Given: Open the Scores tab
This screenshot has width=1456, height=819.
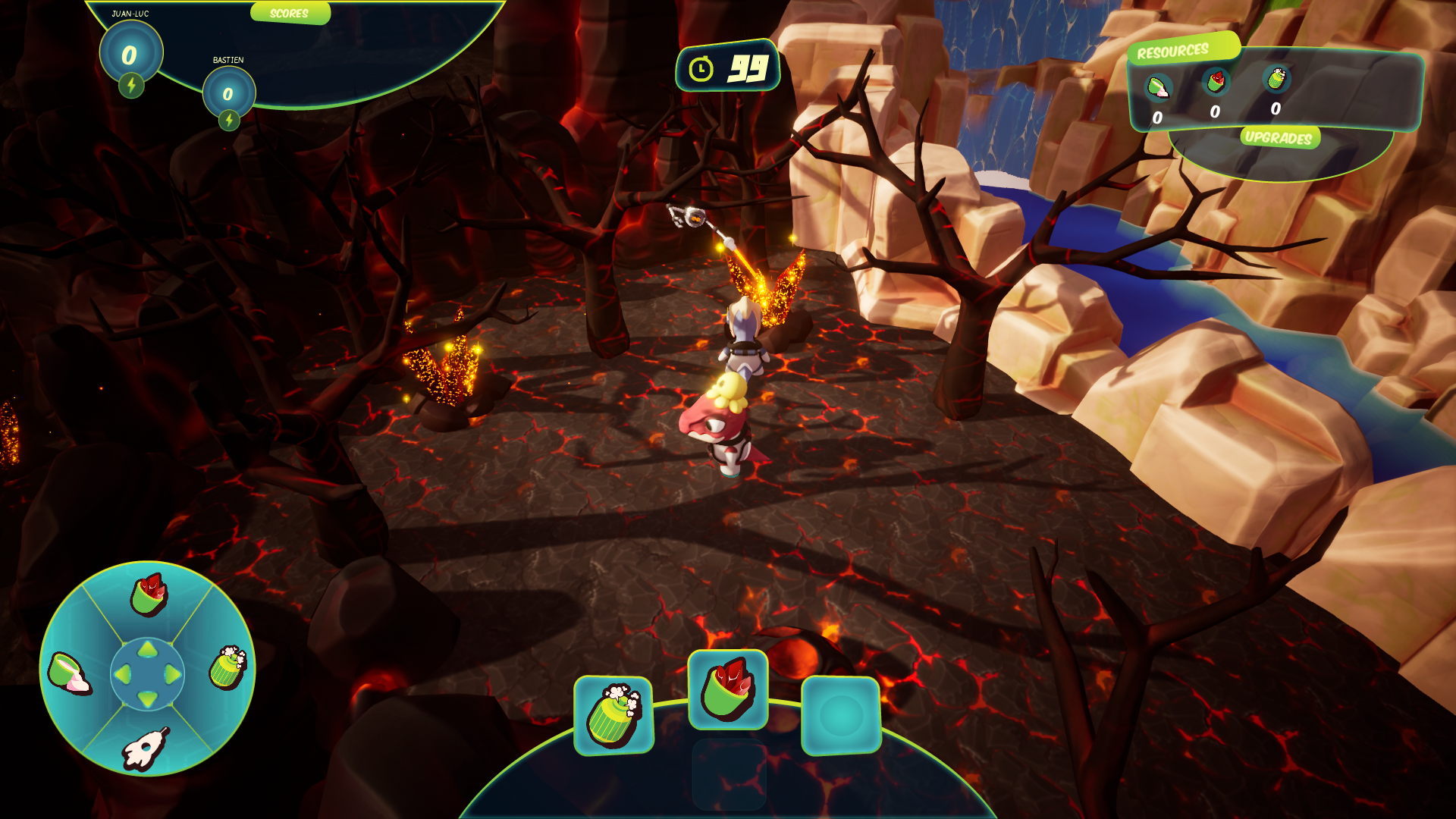Looking at the screenshot, I should 290,14.
